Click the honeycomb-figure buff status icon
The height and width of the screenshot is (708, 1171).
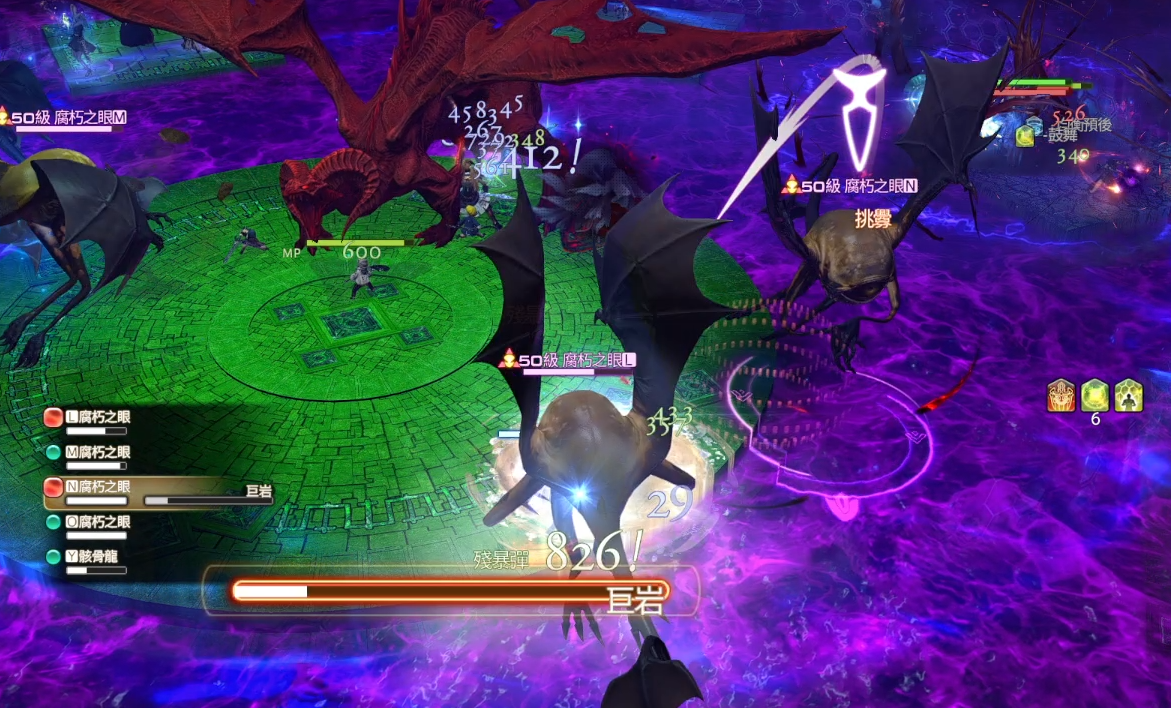coord(1129,395)
